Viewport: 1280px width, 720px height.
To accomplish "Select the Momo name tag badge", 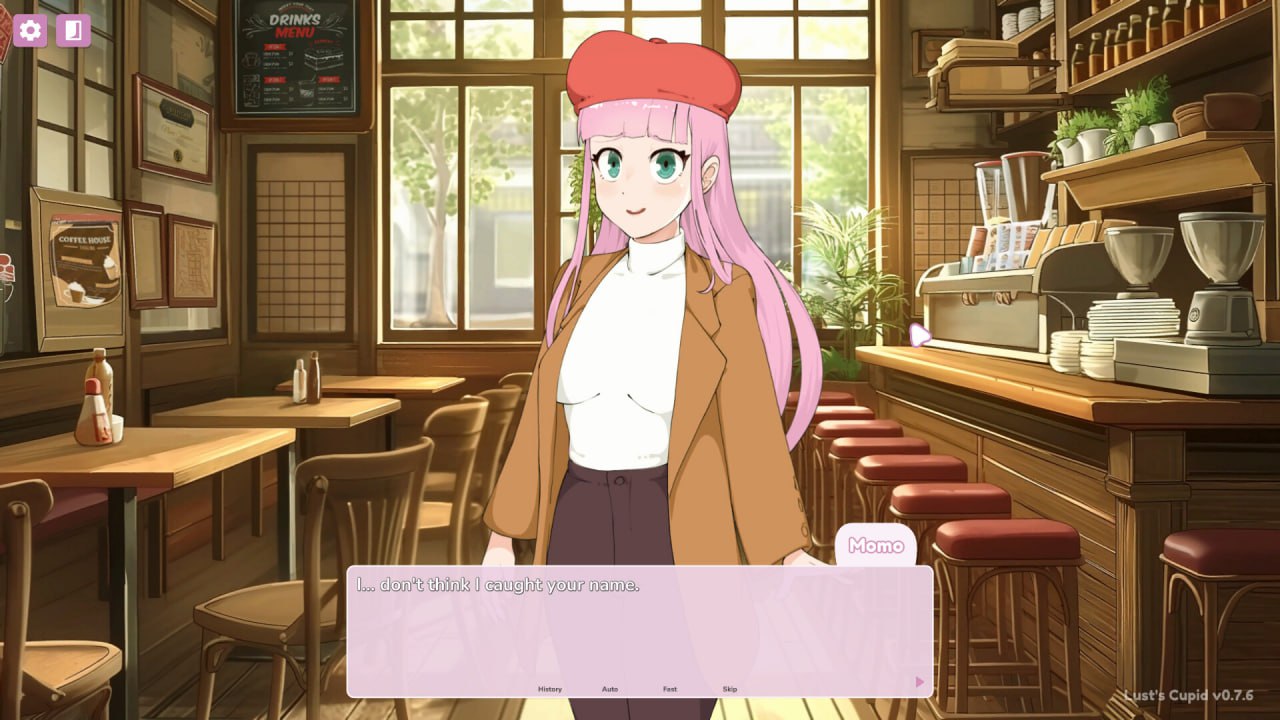I will (877, 546).
